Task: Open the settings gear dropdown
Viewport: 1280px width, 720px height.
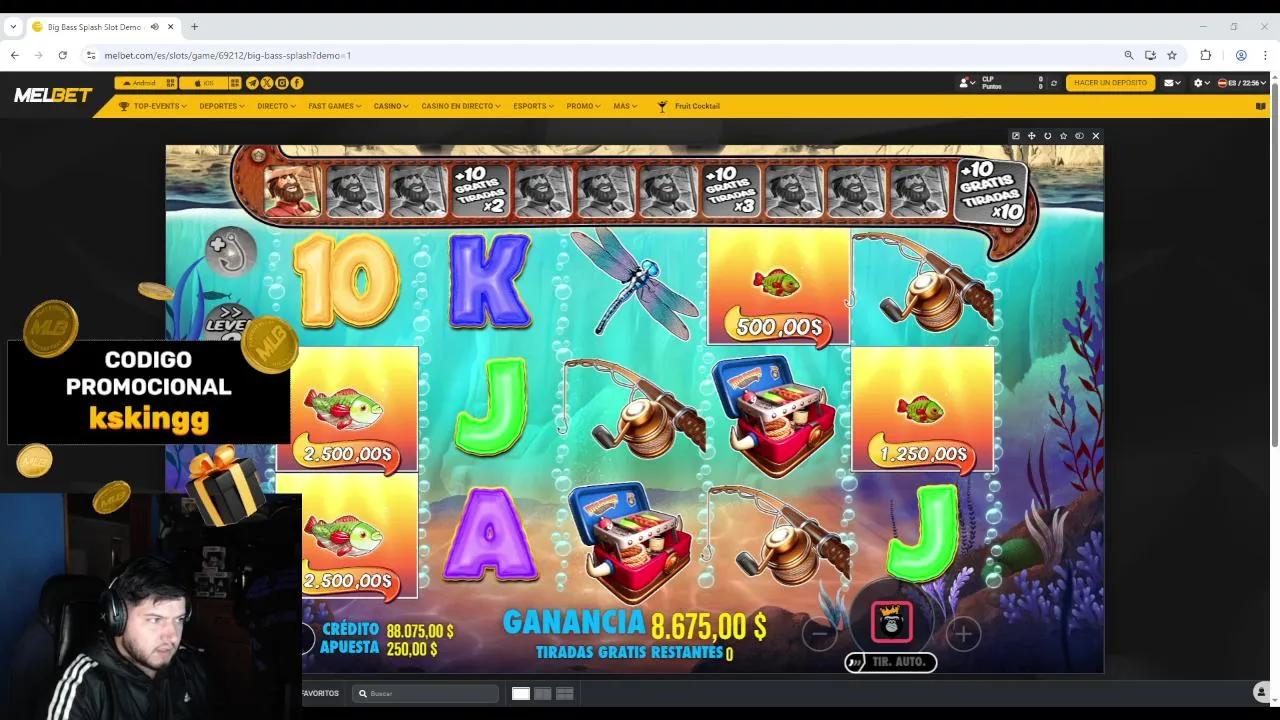Action: (1198, 83)
